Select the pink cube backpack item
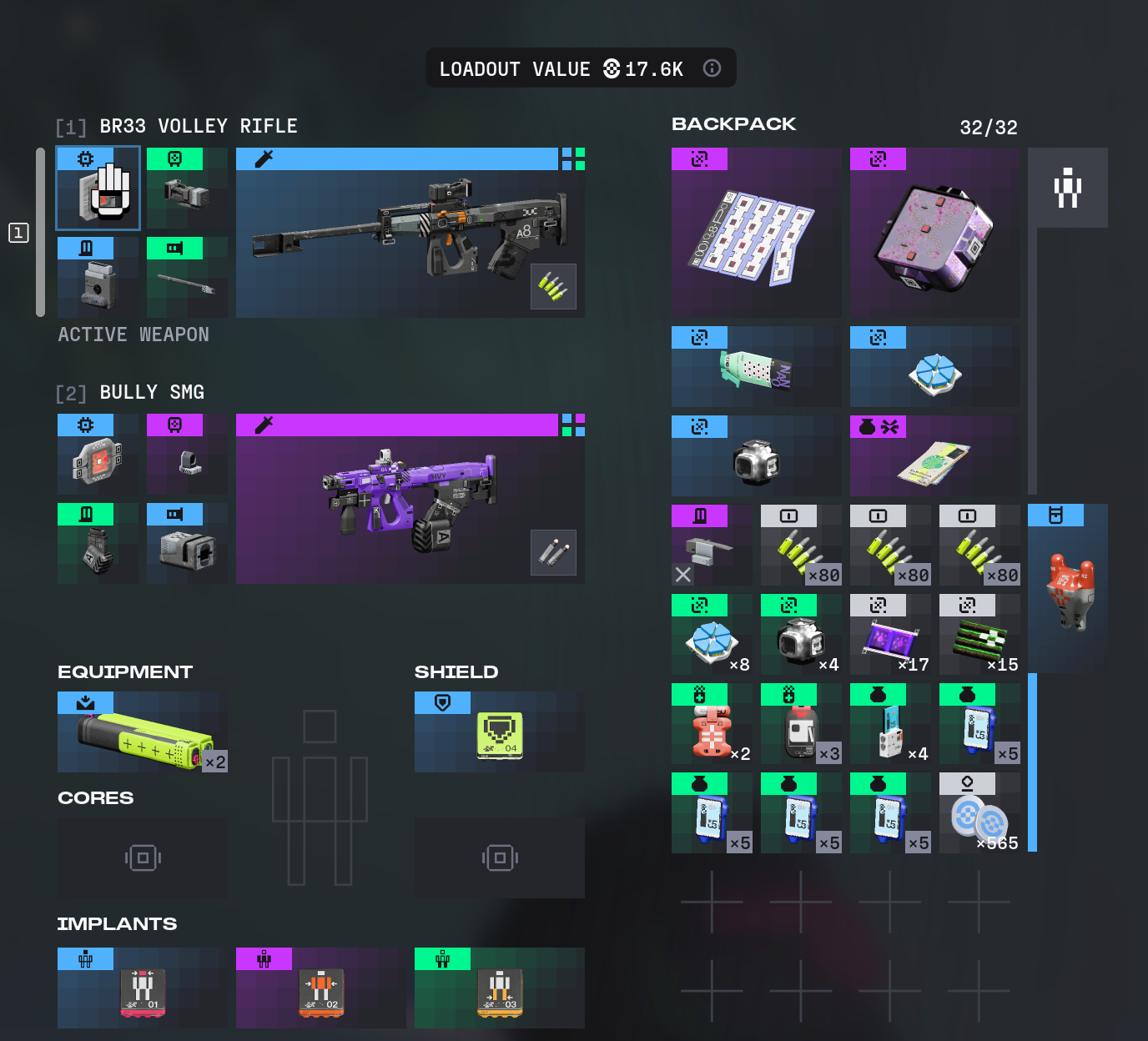 coord(934,233)
